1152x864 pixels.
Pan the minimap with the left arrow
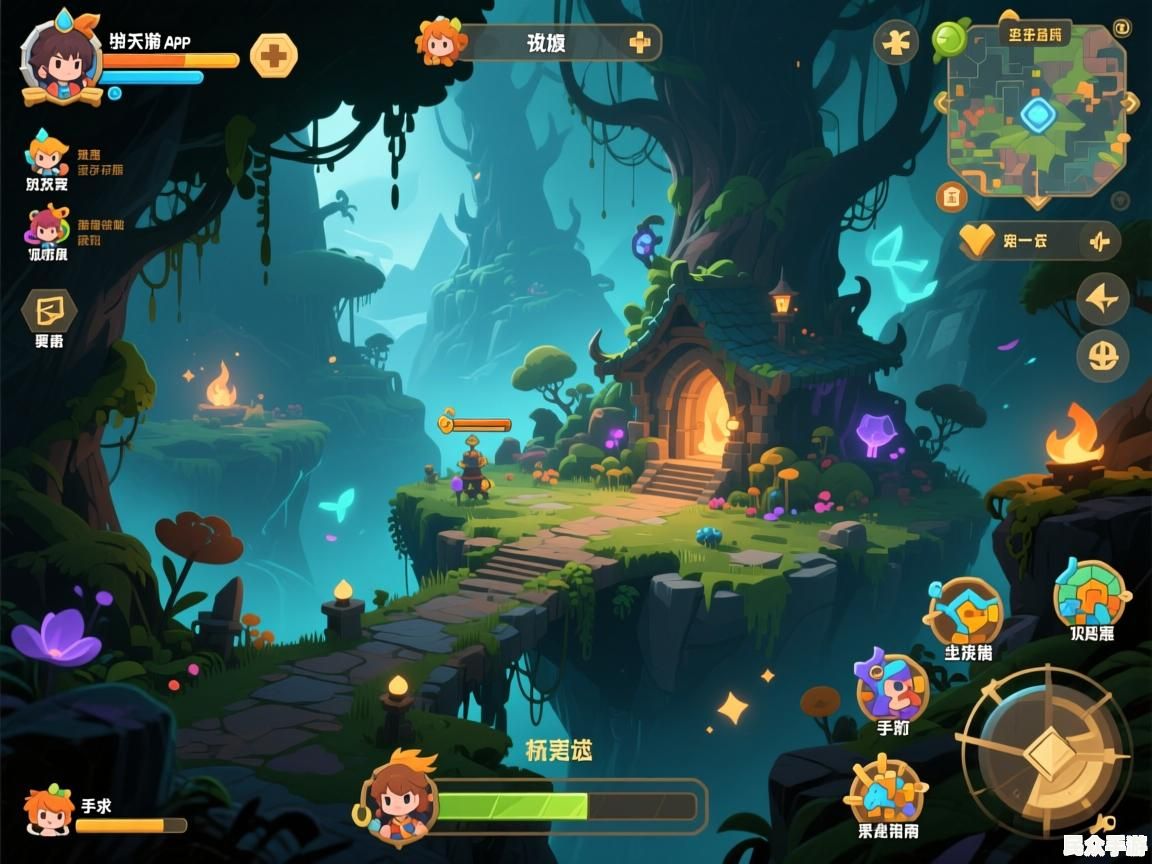point(941,103)
